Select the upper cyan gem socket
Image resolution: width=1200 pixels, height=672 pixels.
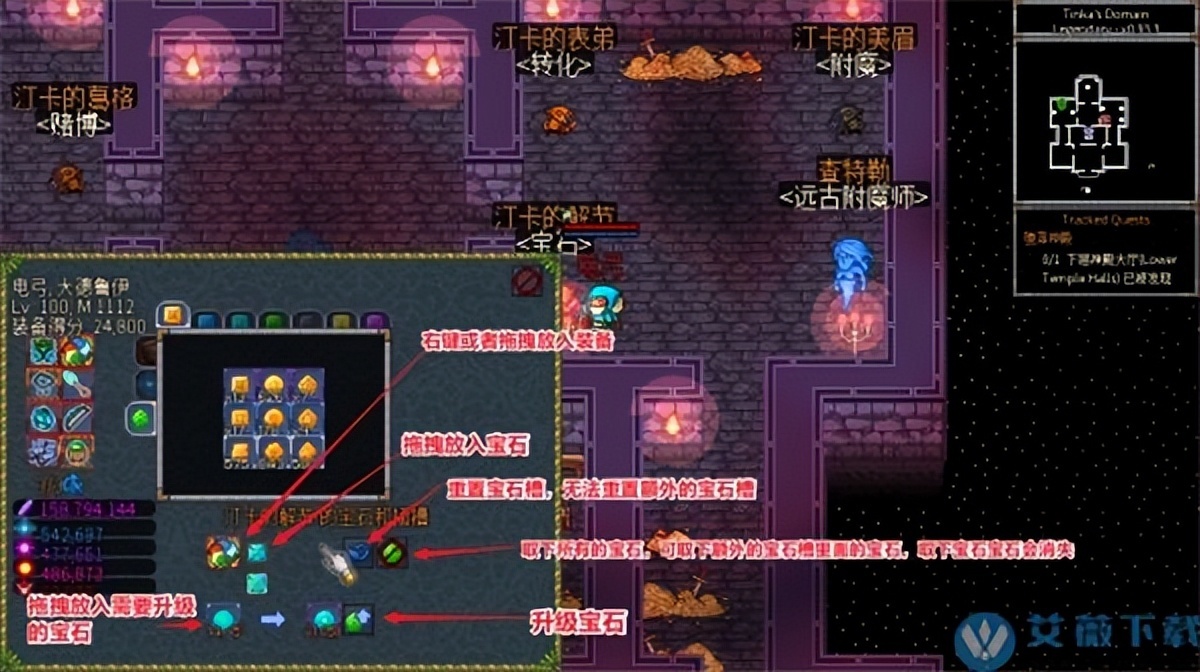pos(257,552)
